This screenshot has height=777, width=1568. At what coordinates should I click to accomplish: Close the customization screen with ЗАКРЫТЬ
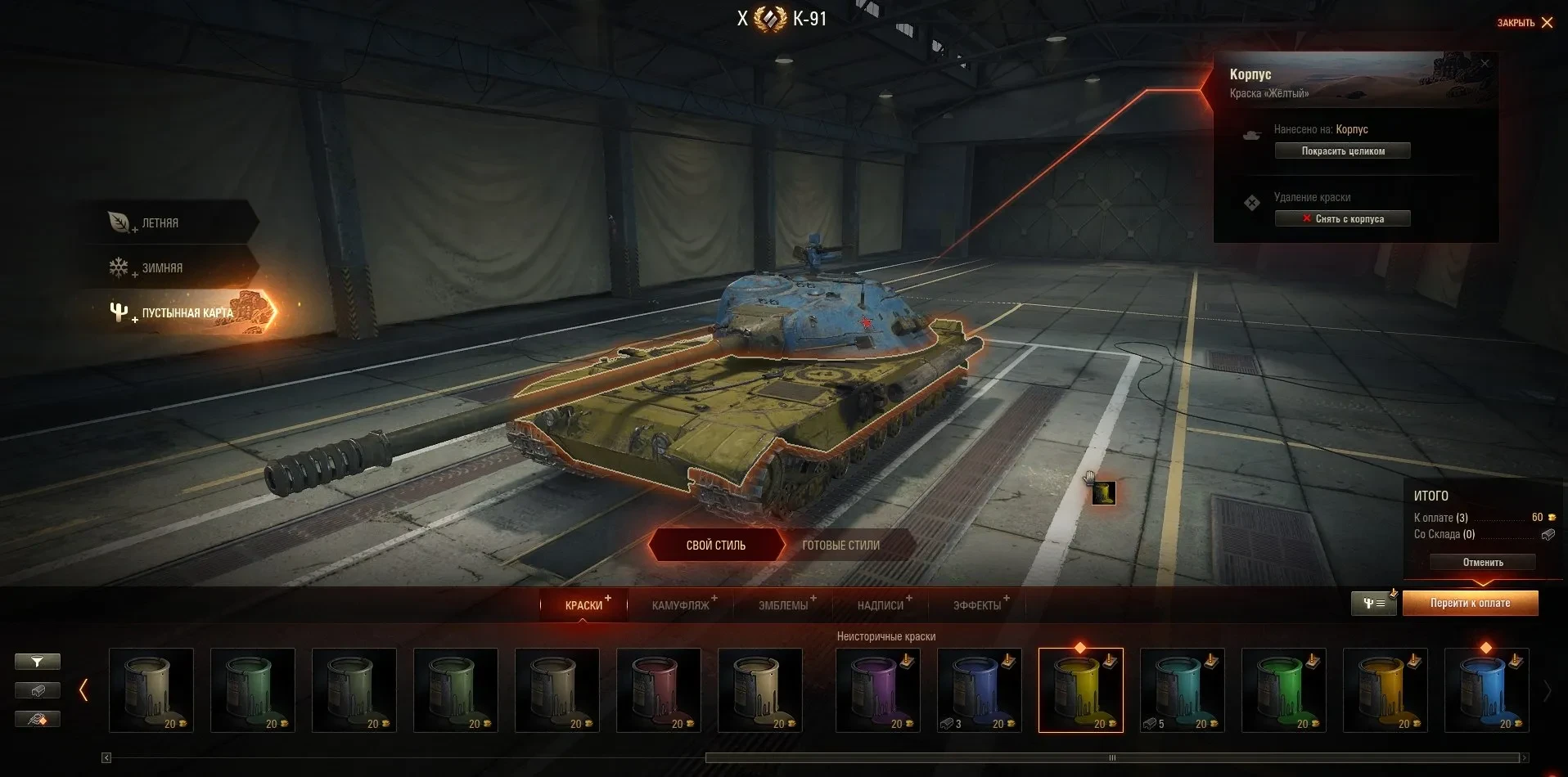[1525, 23]
